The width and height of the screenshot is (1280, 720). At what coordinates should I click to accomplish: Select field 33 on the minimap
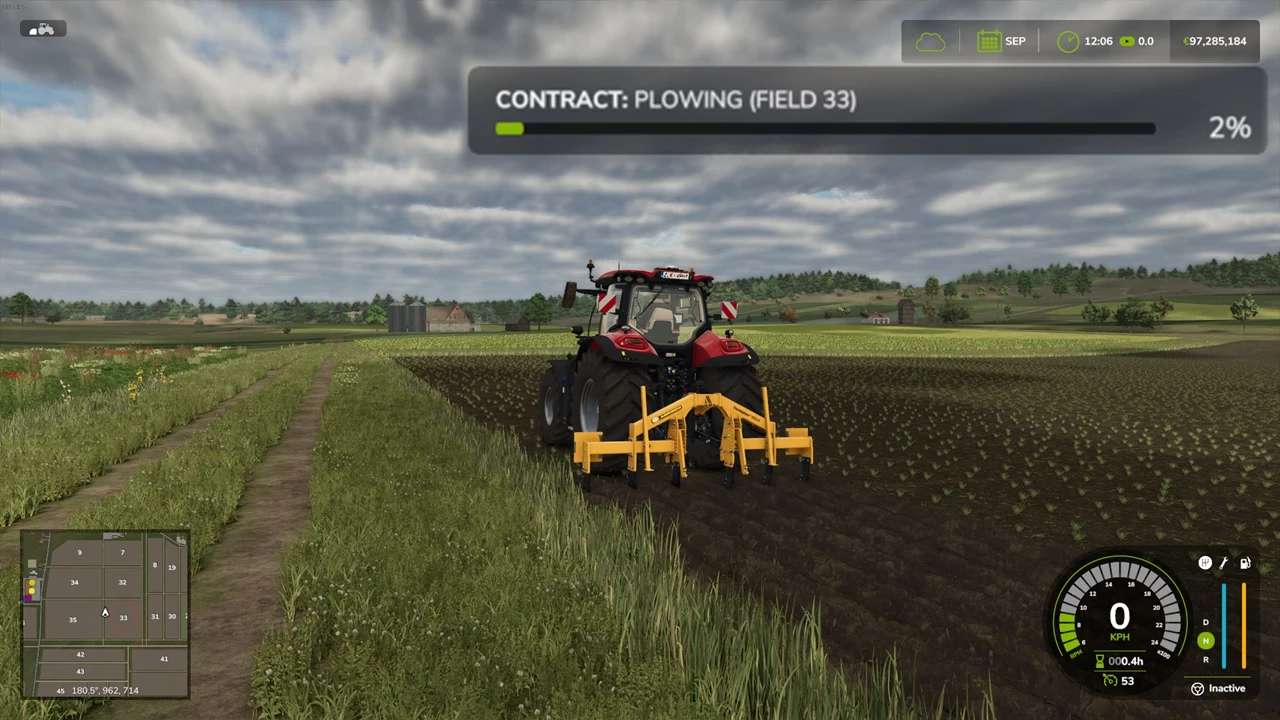[122, 618]
